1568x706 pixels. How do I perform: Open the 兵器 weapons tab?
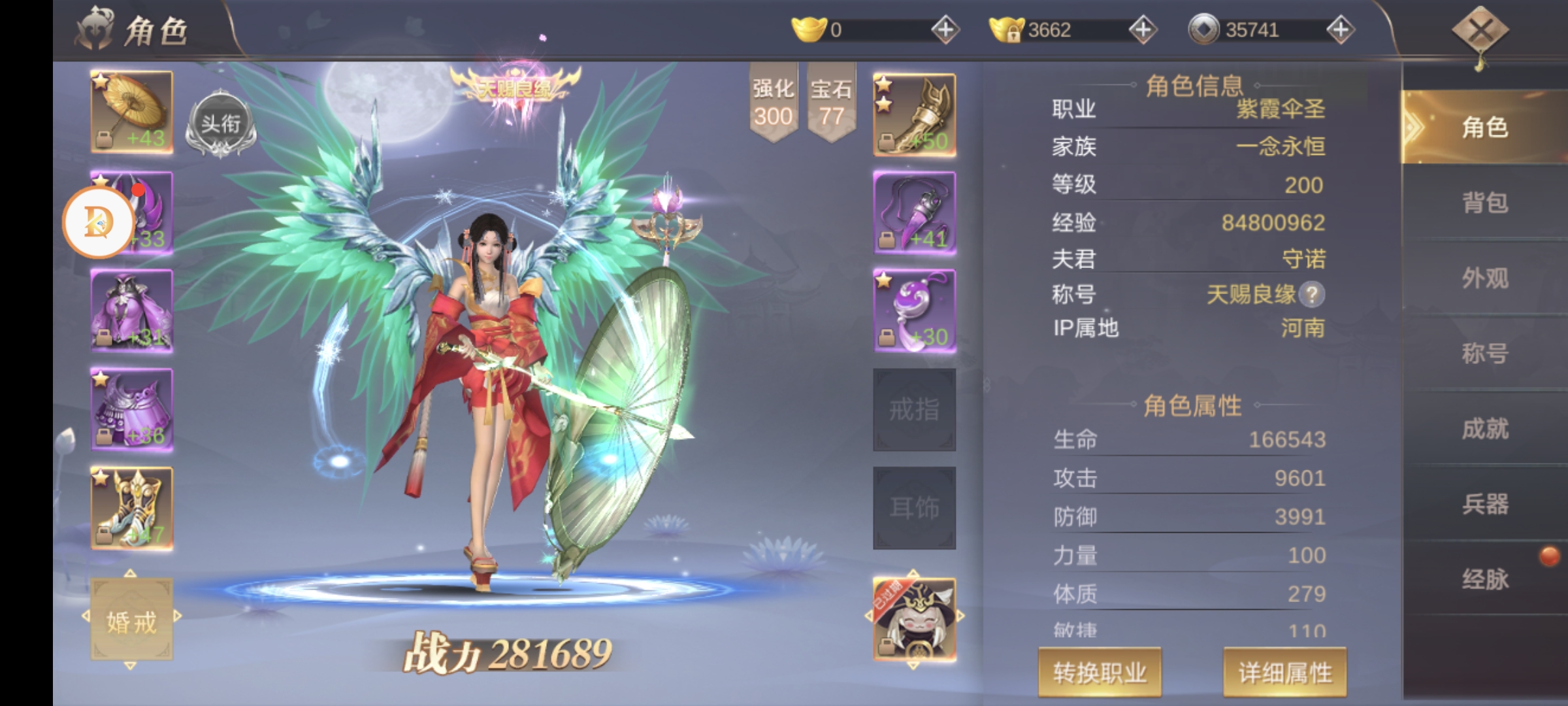coord(1484,504)
